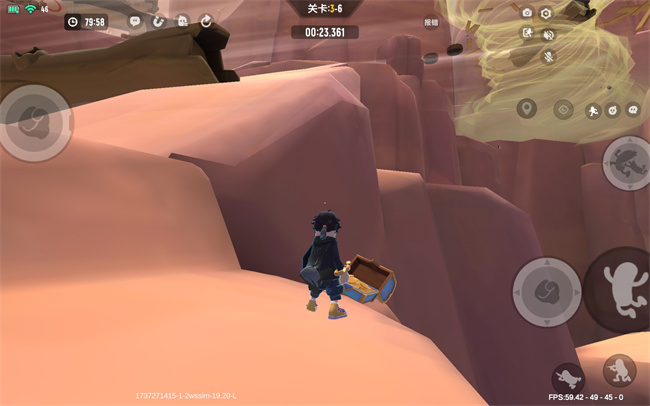
Task: Toggle the muted microphone icon
Action: click(x=548, y=56)
